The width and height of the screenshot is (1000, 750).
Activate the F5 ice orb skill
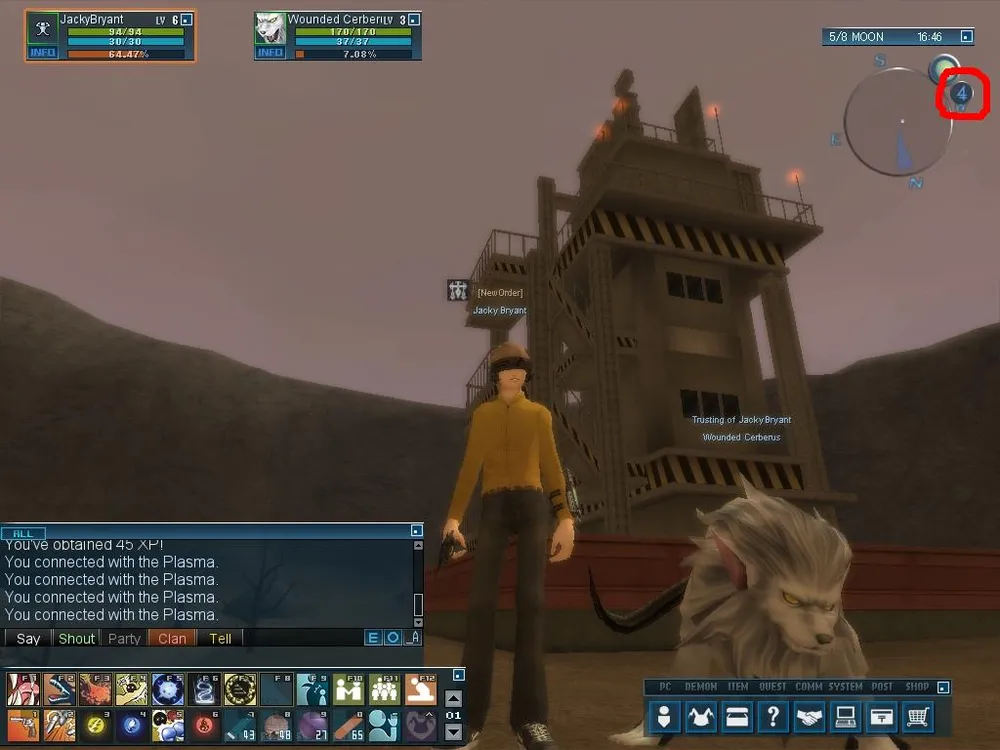pos(166,689)
